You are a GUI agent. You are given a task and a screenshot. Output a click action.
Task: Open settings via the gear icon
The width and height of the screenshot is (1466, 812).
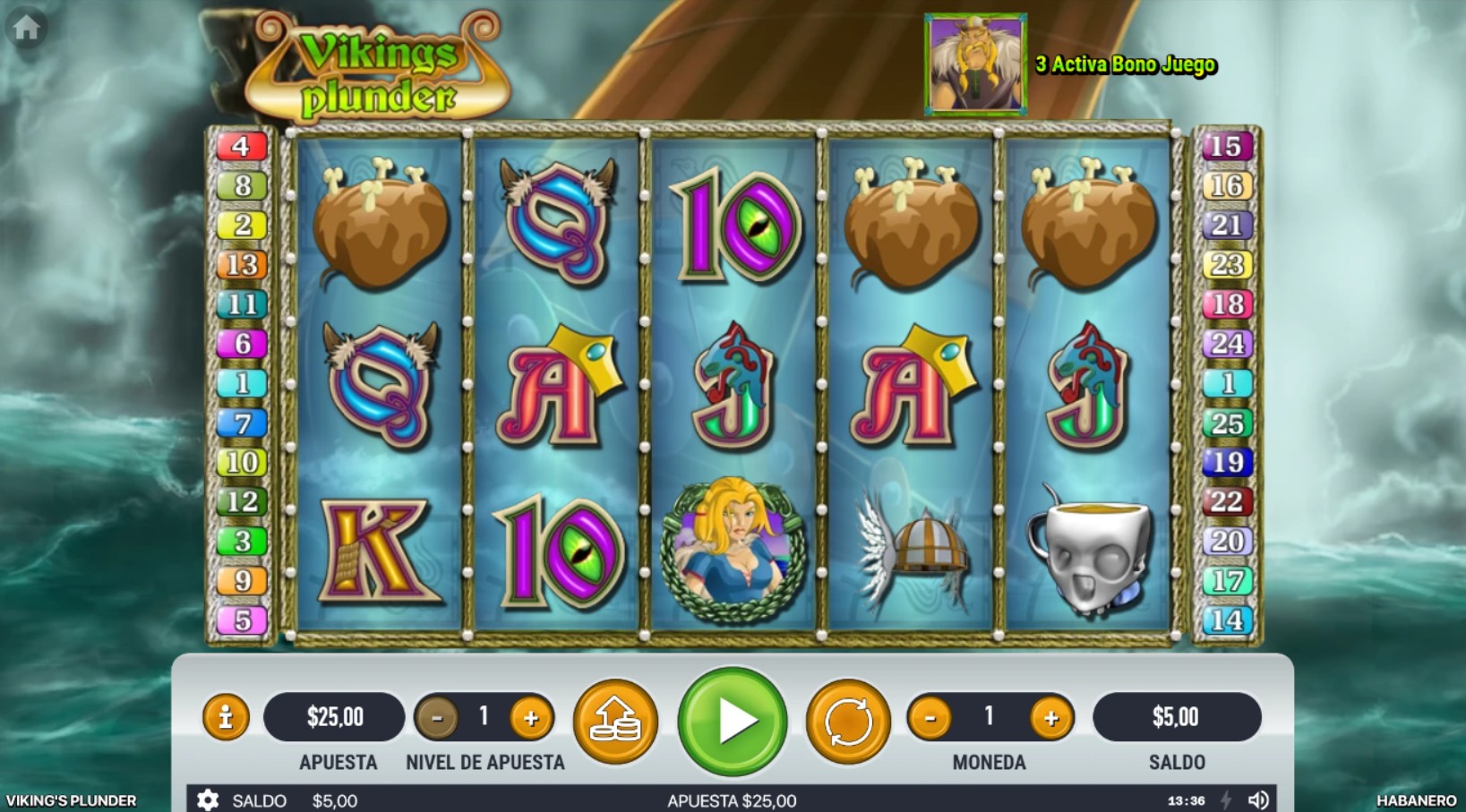tap(210, 800)
